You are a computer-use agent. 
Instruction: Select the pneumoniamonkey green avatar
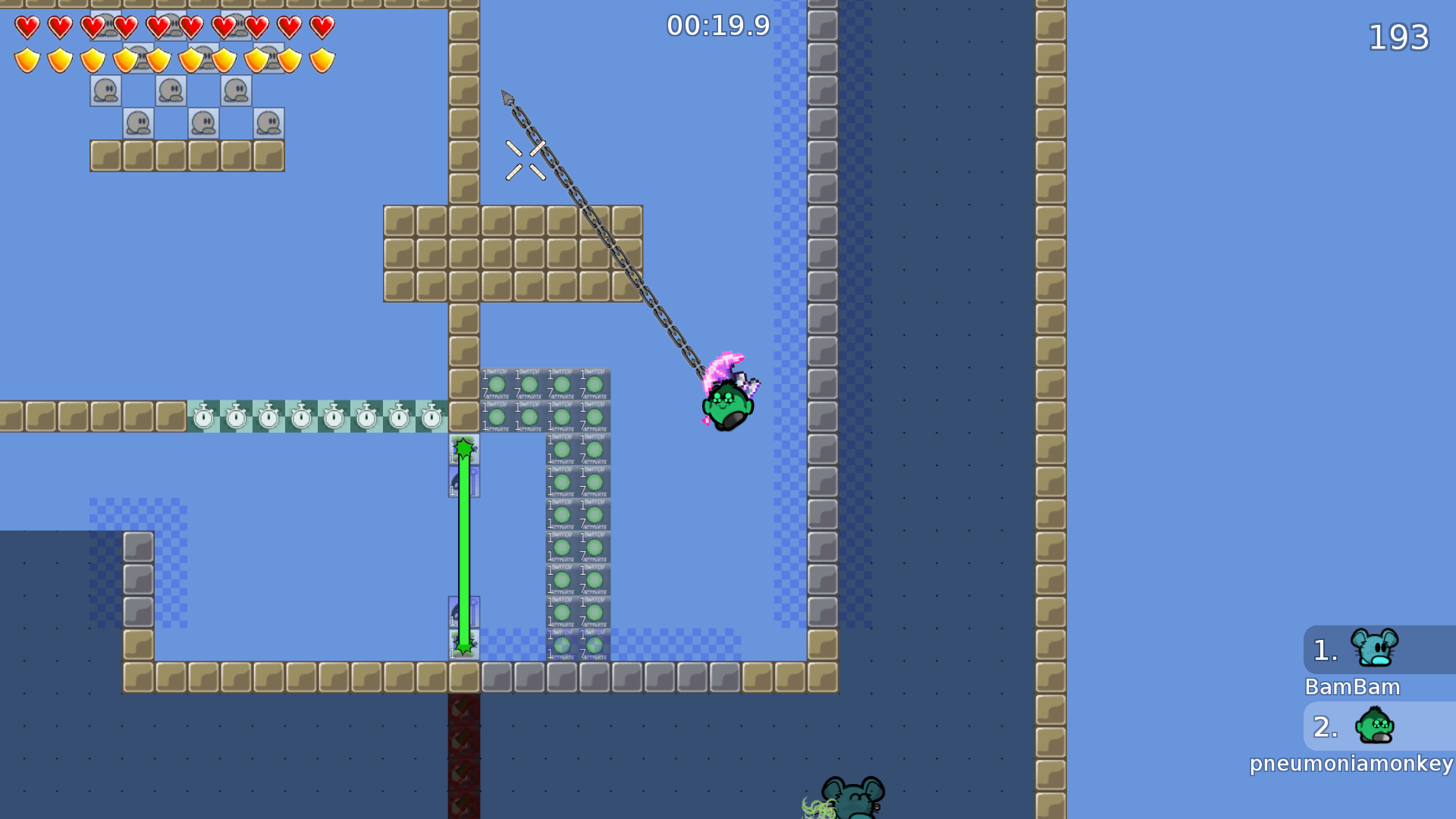(x=1375, y=726)
